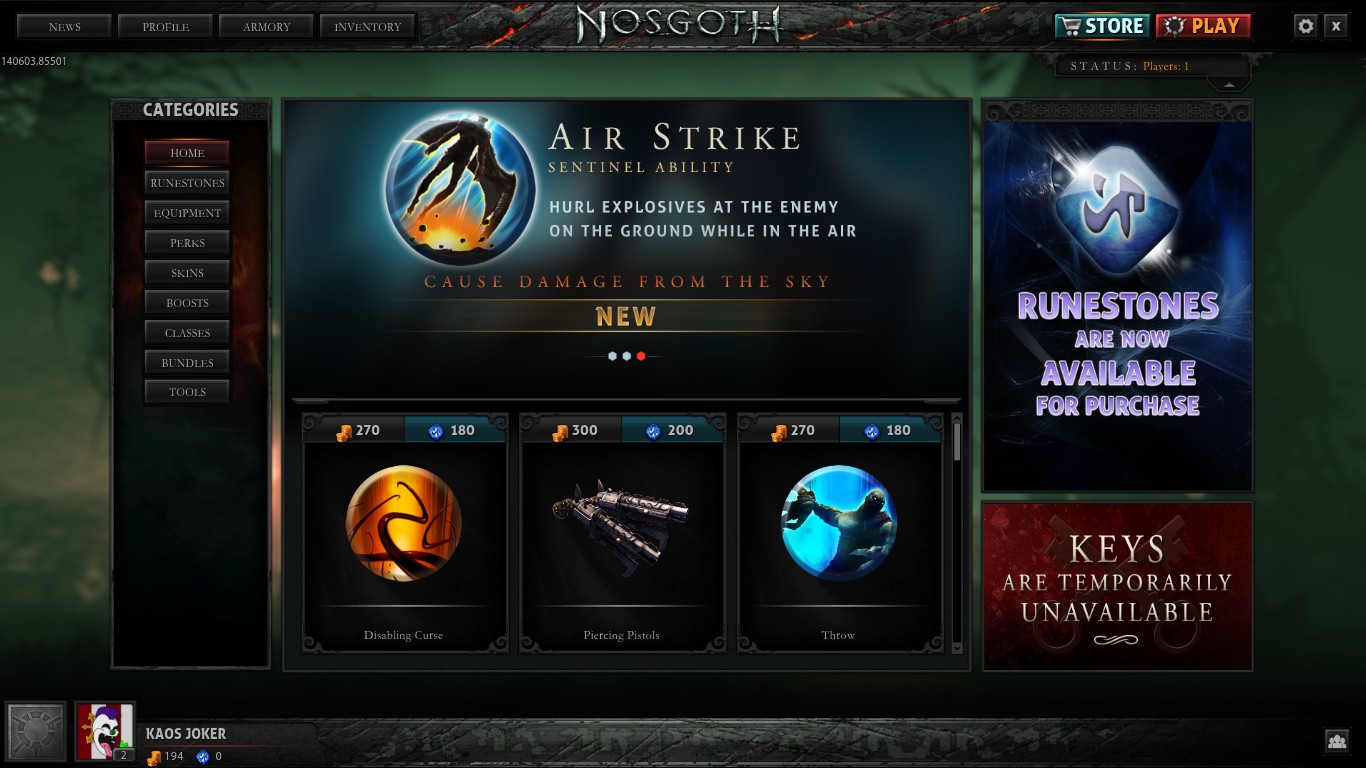Click the settings gear icon
1366x768 pixels.
pyautogui.click(x=1306, y=26)
